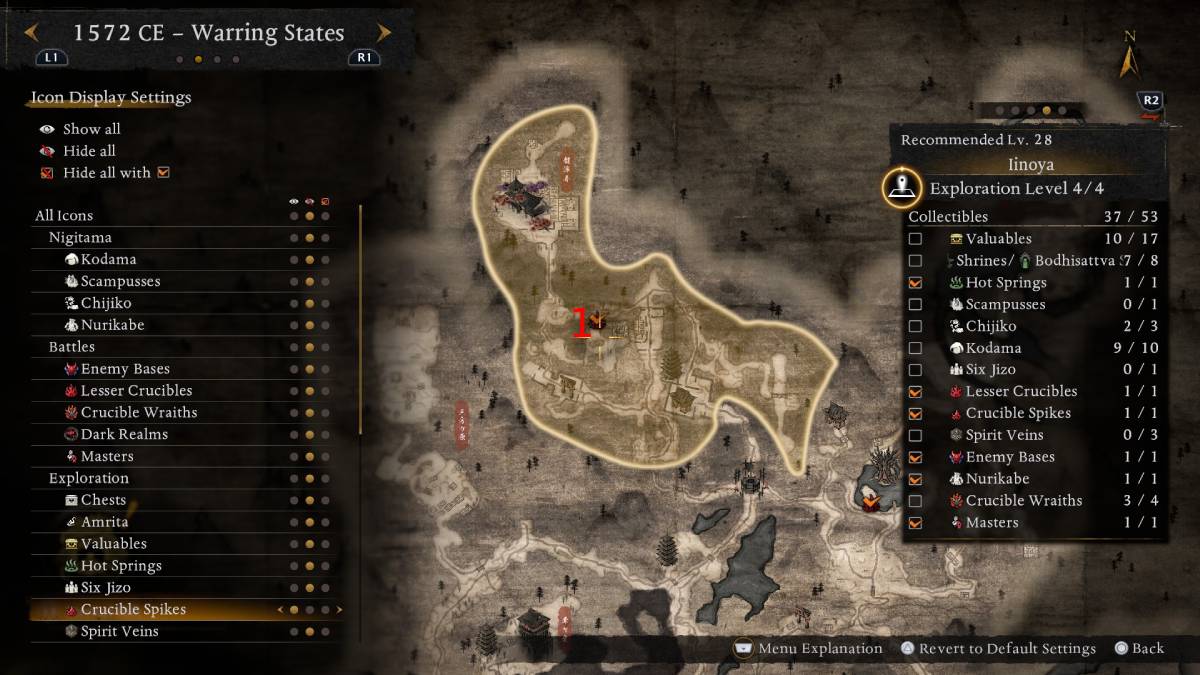Tick the Six Jizo collectible checkbox
1200x675 pixels.
point(915,370)
